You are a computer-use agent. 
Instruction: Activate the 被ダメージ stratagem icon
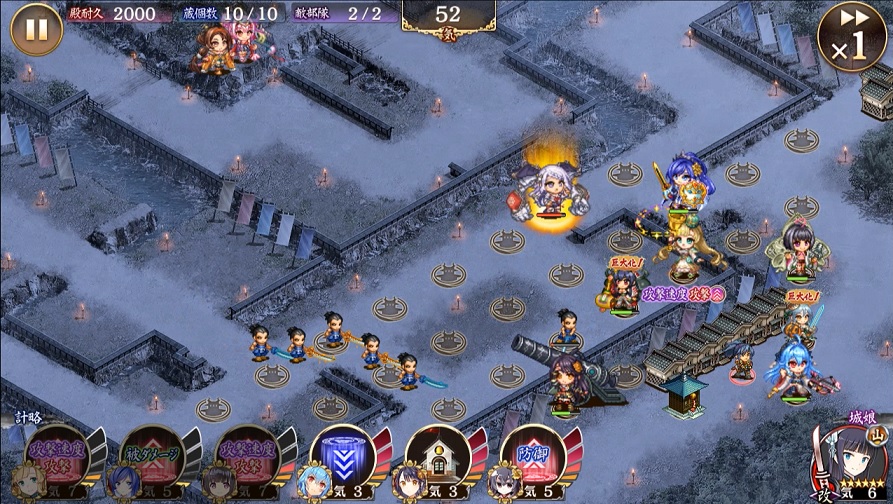click(150, 459)
